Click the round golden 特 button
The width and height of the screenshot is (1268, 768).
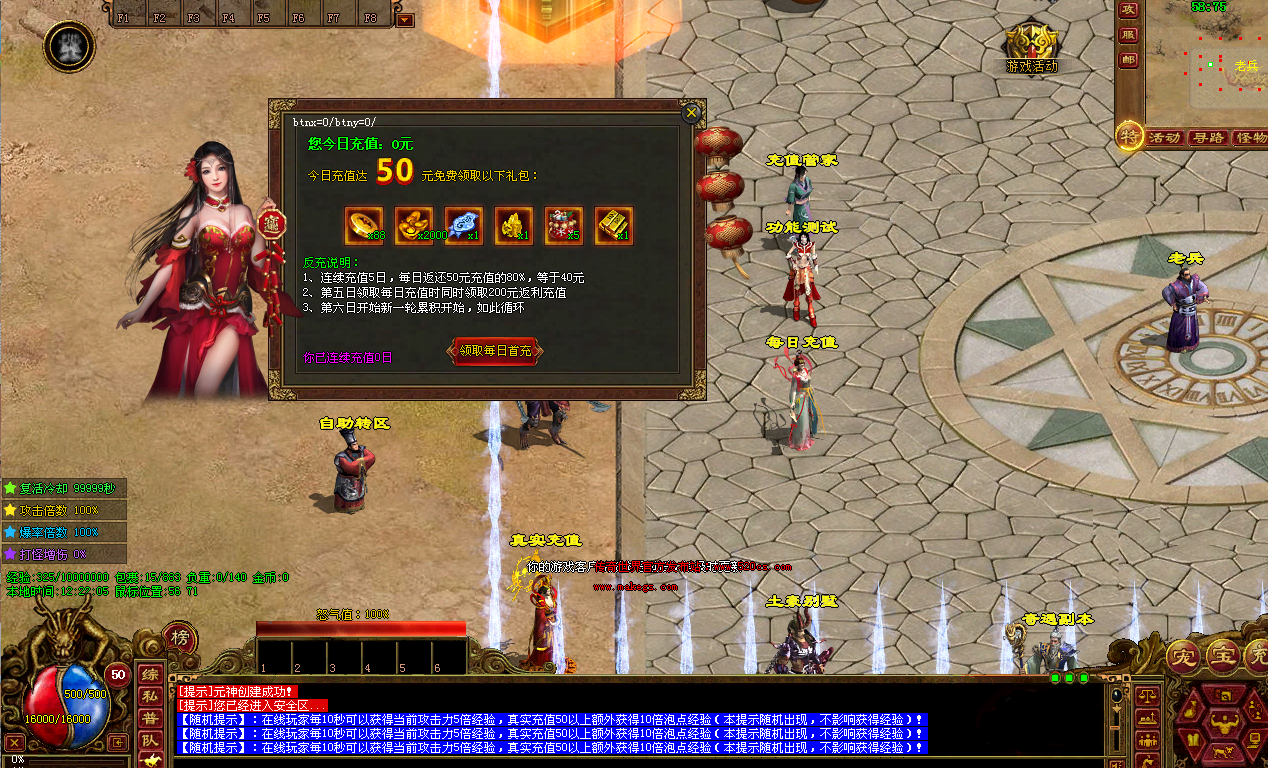coord(1130,136)
